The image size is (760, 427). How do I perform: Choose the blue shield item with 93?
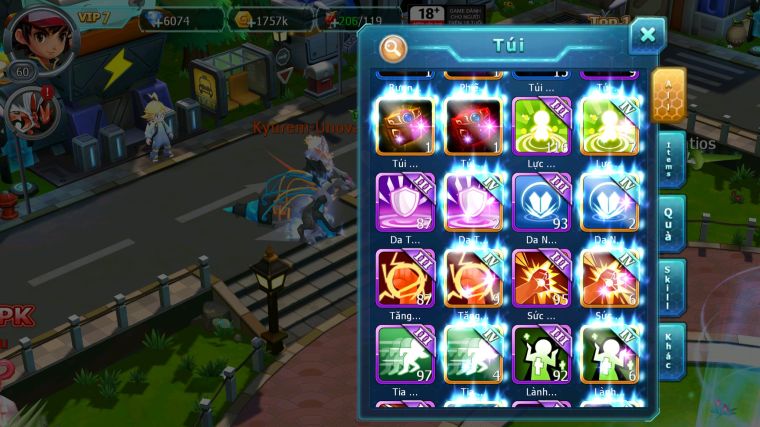tap(541, 201)
